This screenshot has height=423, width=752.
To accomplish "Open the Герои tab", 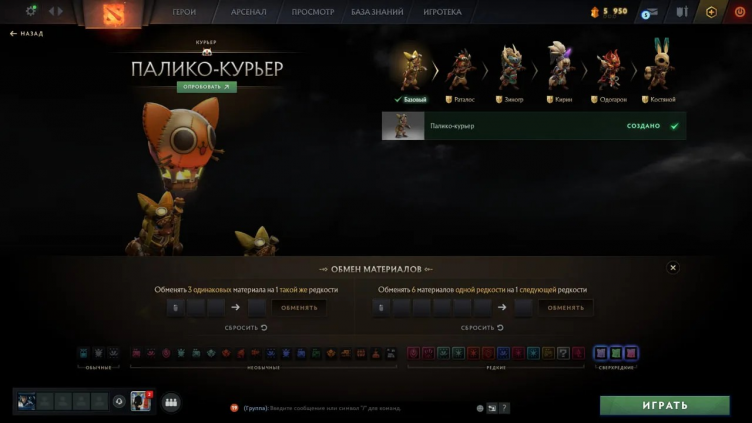I will [184, 12].
